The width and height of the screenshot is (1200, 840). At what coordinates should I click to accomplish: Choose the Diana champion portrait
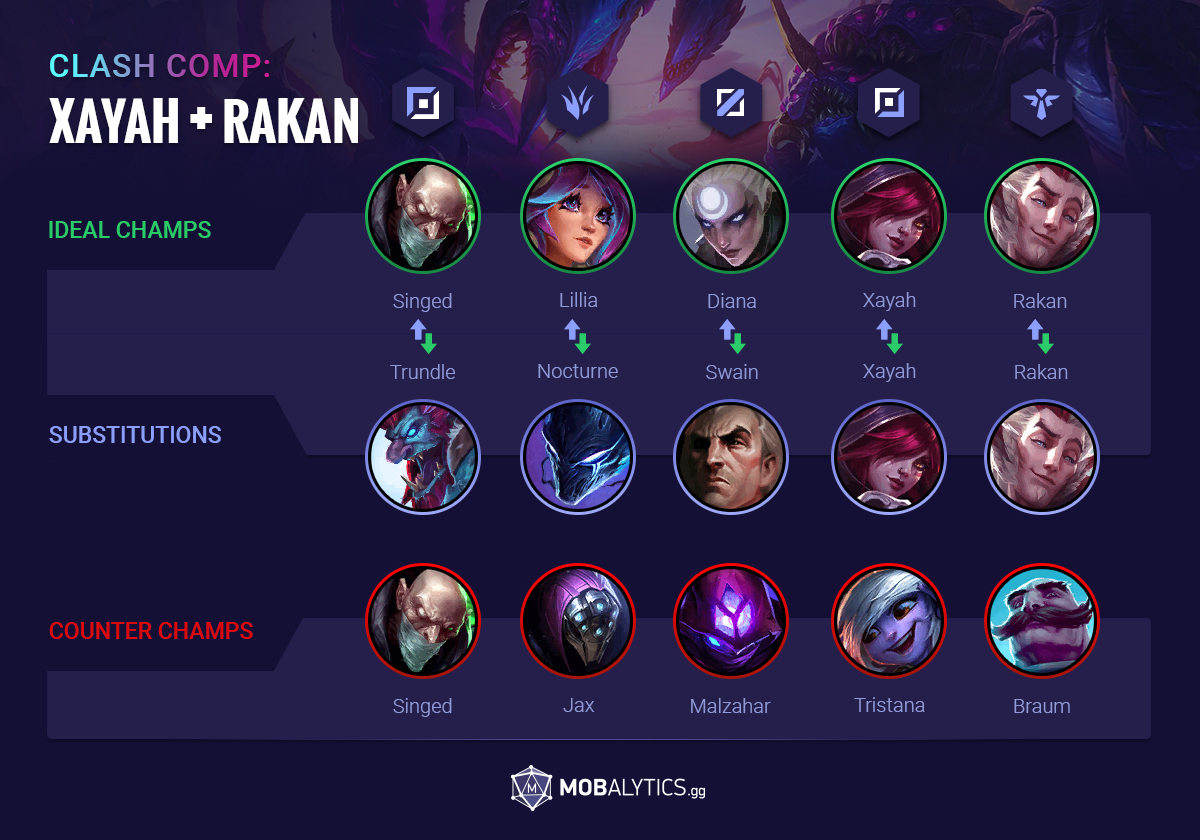click(732, 215)
